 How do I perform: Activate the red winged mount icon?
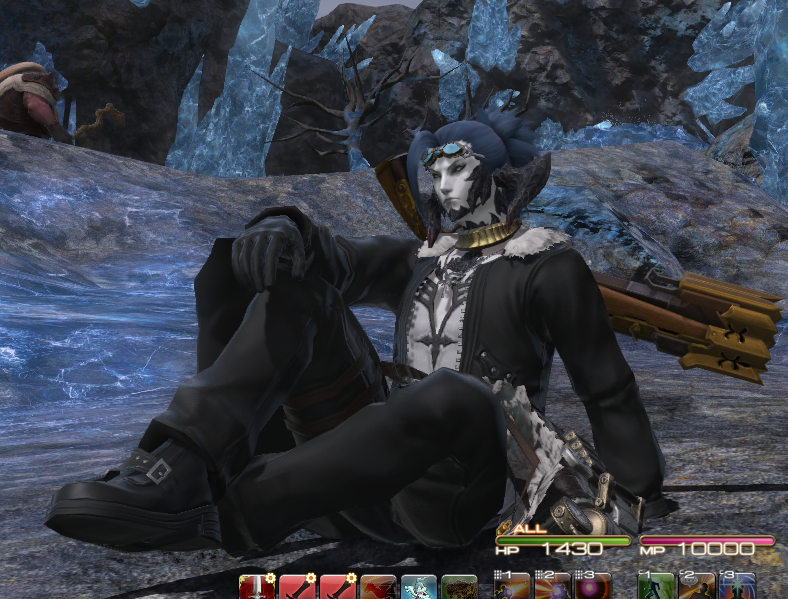pos(377,587)
